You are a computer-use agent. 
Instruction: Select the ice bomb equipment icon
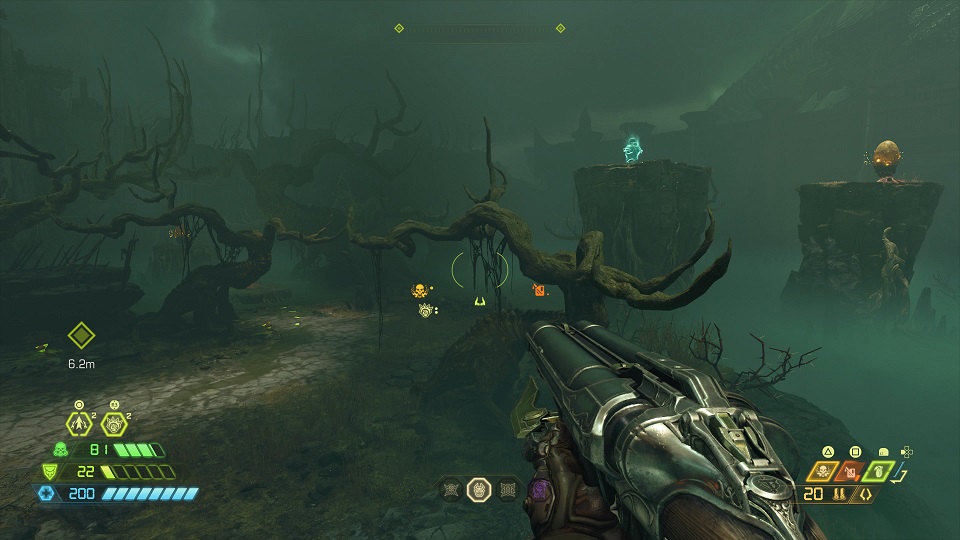tap(113, 423)
